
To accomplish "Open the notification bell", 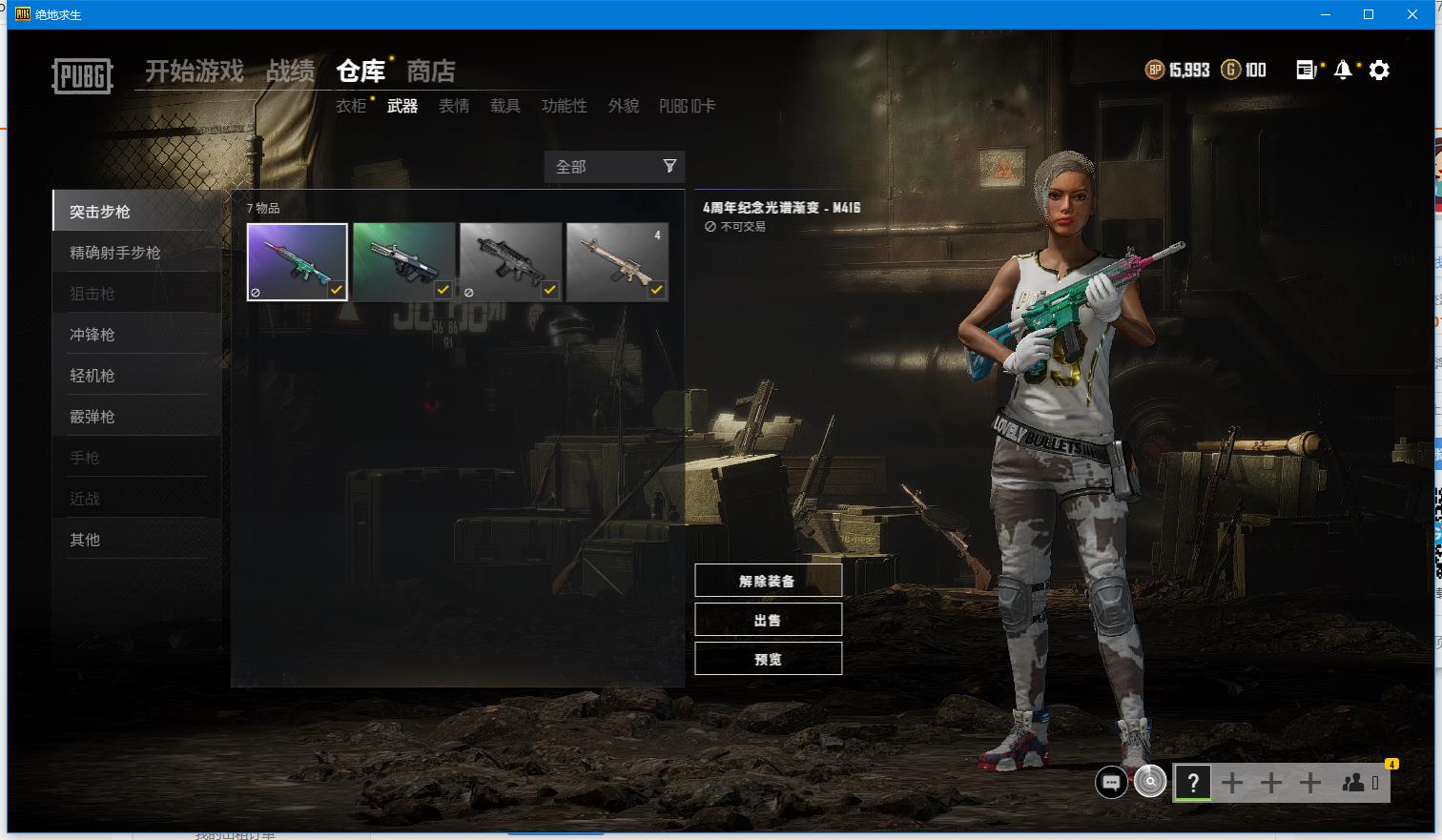I will coord(1343,71).
